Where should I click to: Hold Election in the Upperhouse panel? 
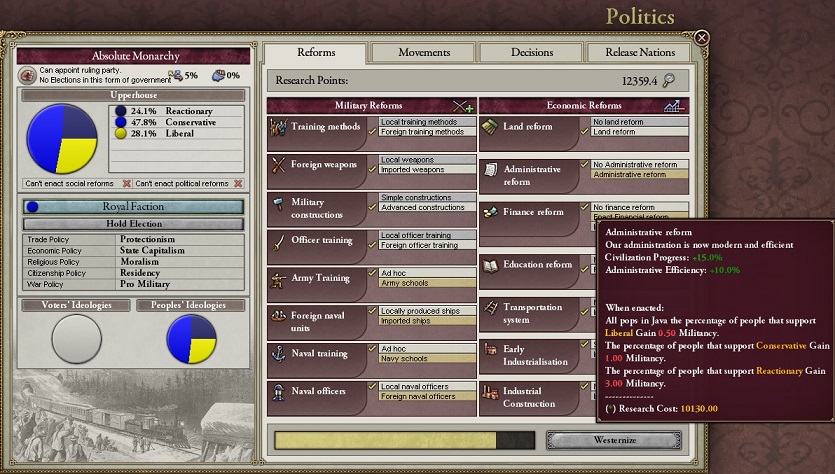[x=134, y=224]
